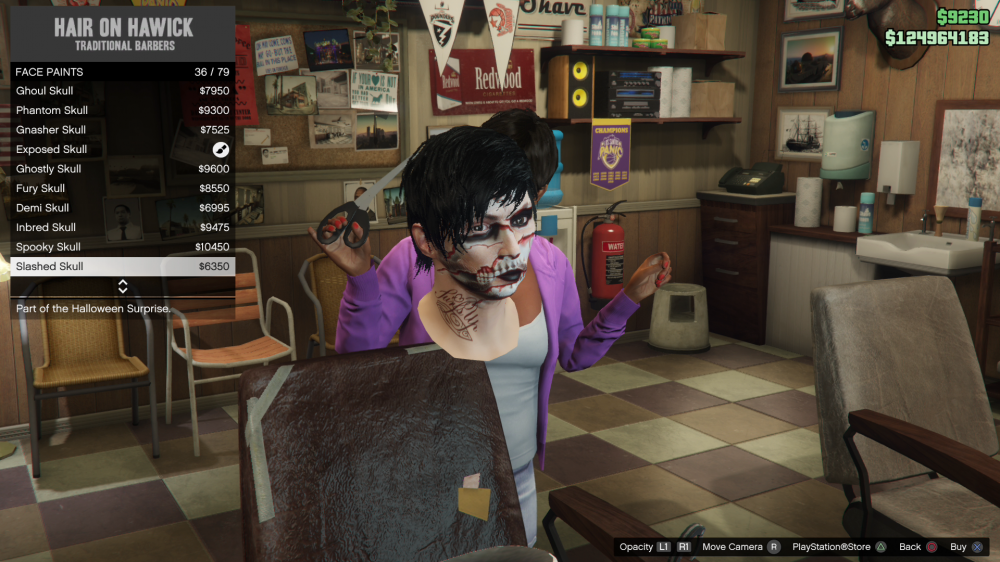
Task: Select the Spooky Skull face paint
Action: (x=122, y=247)
